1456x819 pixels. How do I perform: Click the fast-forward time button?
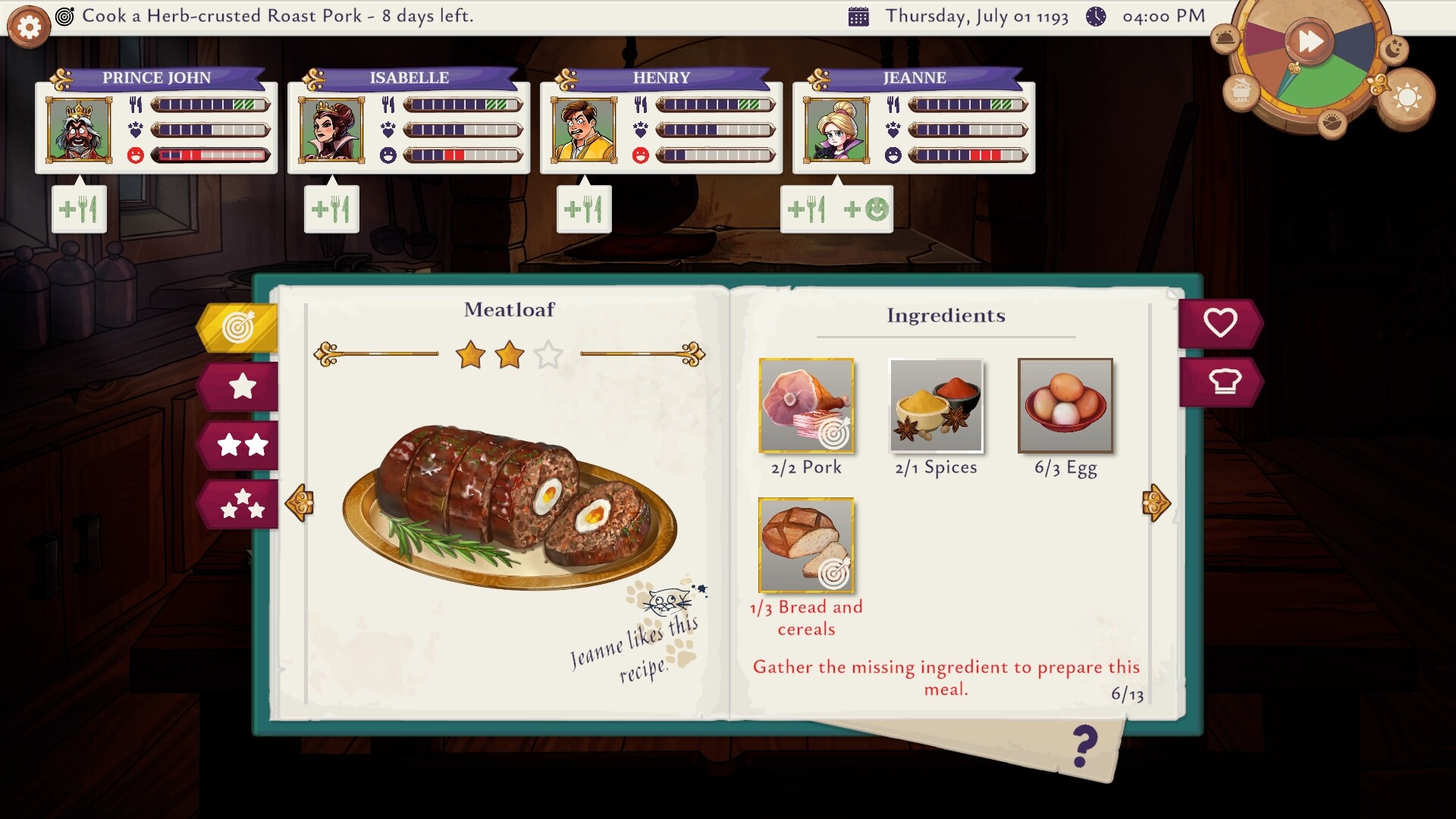(1310, 41)
